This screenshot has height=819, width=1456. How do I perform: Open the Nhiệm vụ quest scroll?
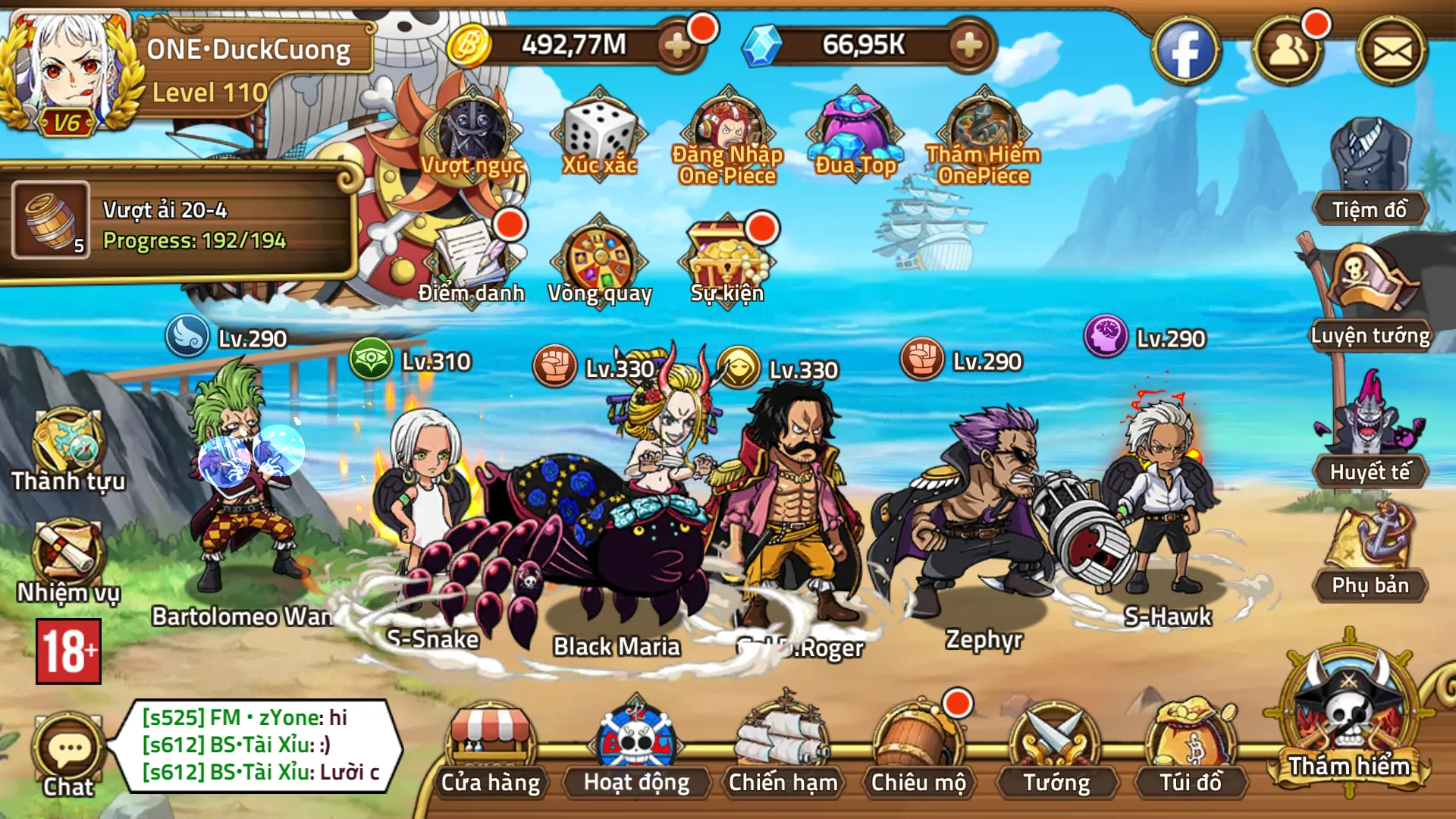(67, 561)
